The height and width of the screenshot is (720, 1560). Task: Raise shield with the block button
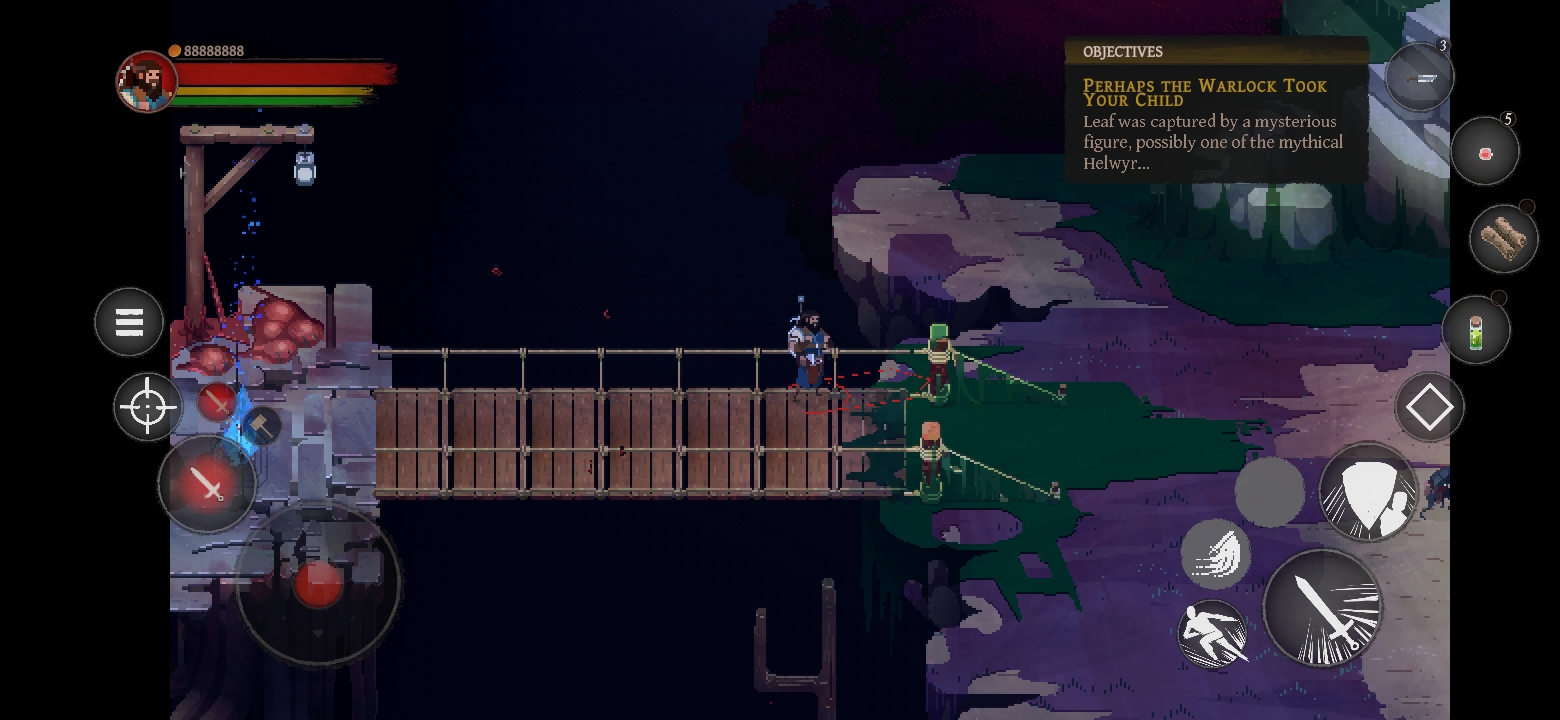(1368, 493)
